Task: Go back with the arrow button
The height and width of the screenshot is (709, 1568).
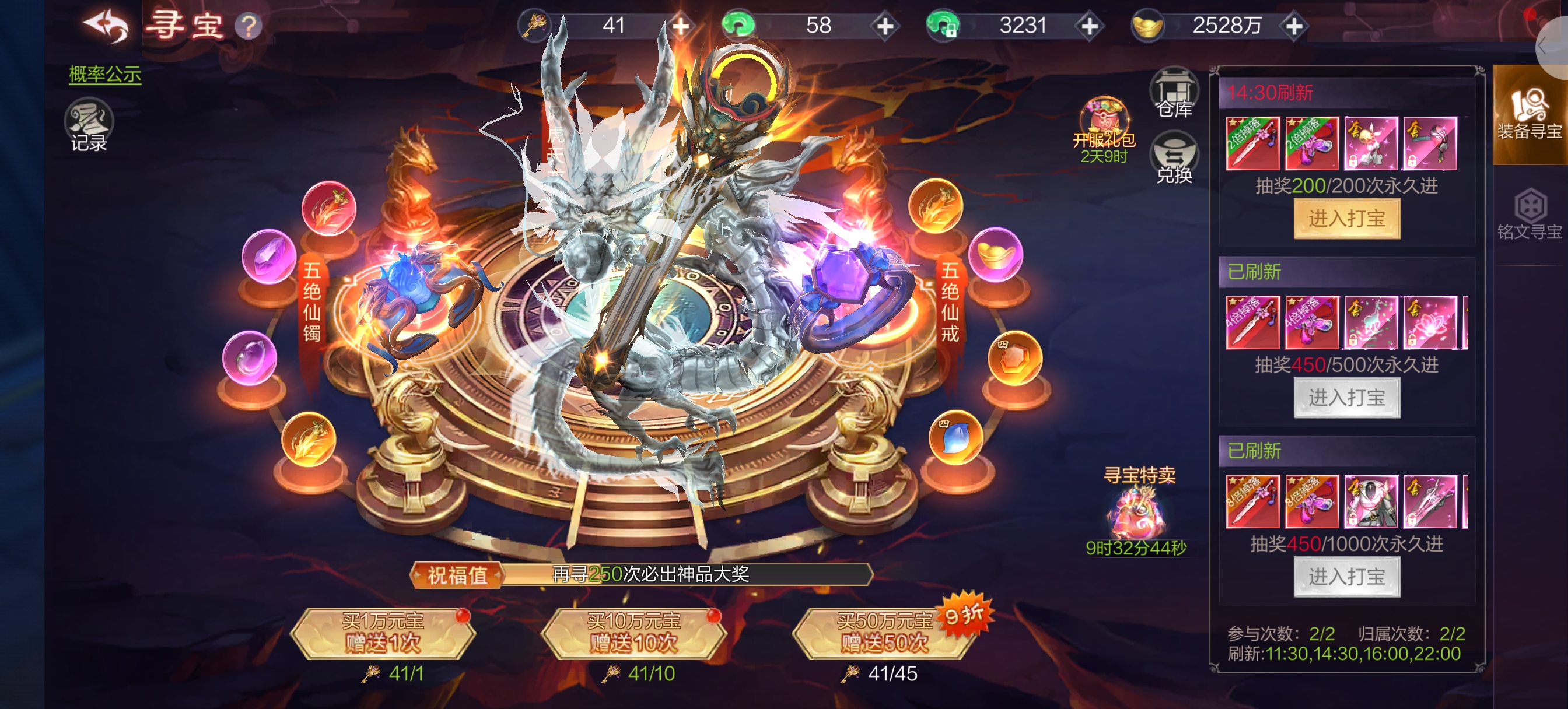Action: pos(106,26)
